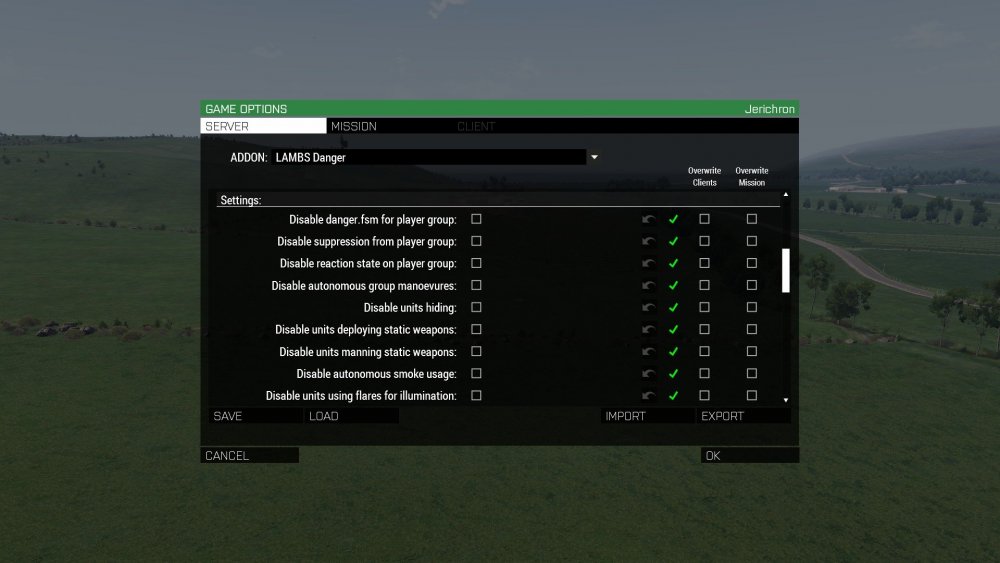
Task: Cancel the game options dialog
Action: [x=249, y=455]
